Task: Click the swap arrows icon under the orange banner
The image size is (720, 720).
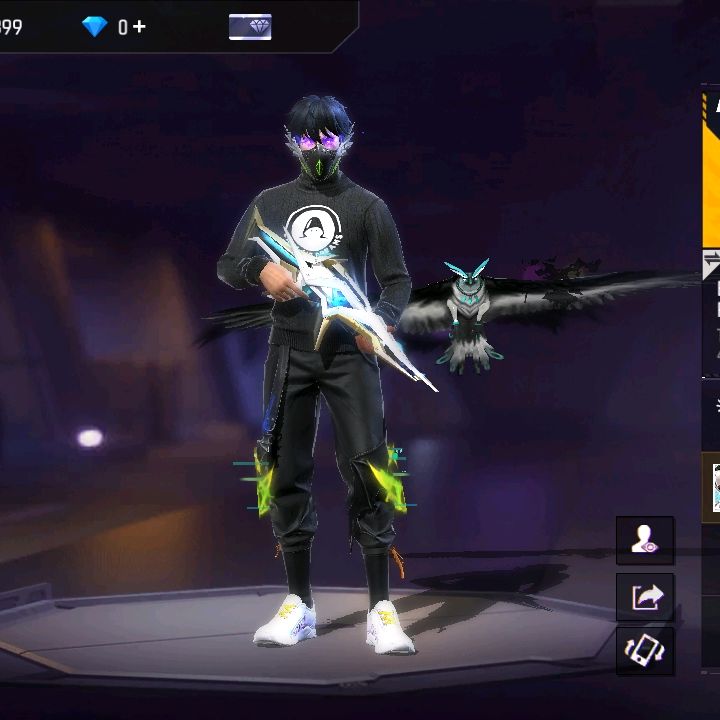Action: coord(711,263)
